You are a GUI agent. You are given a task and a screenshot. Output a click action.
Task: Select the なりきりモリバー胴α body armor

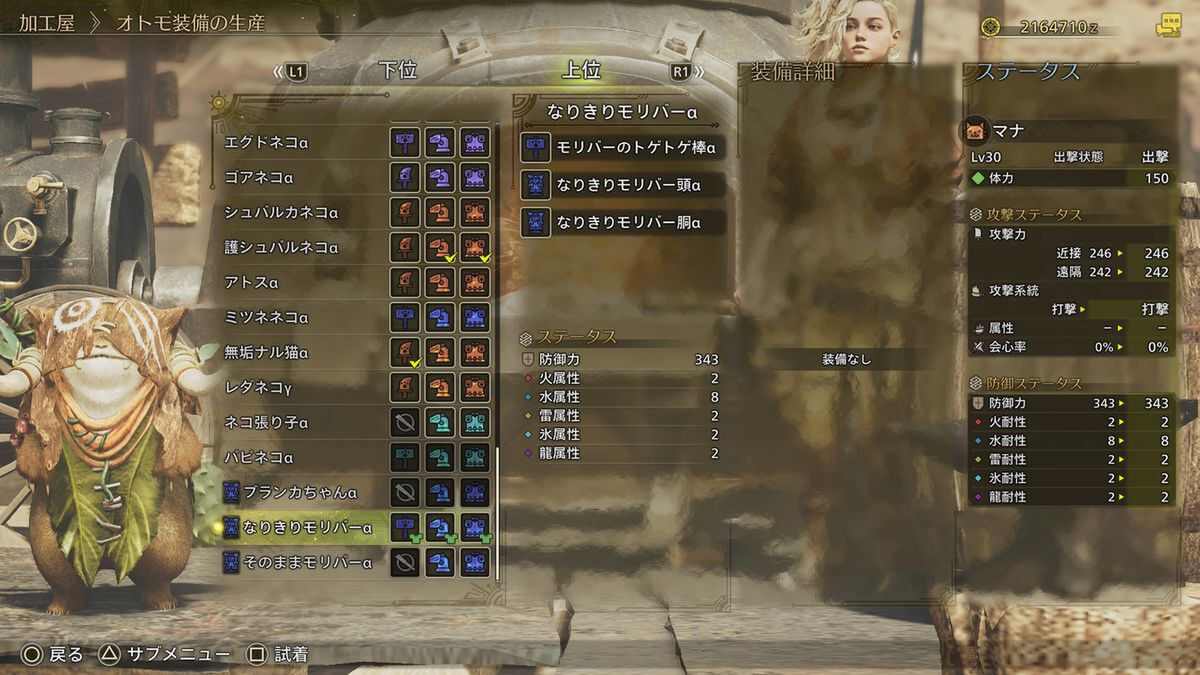click(x=620, y=222)
